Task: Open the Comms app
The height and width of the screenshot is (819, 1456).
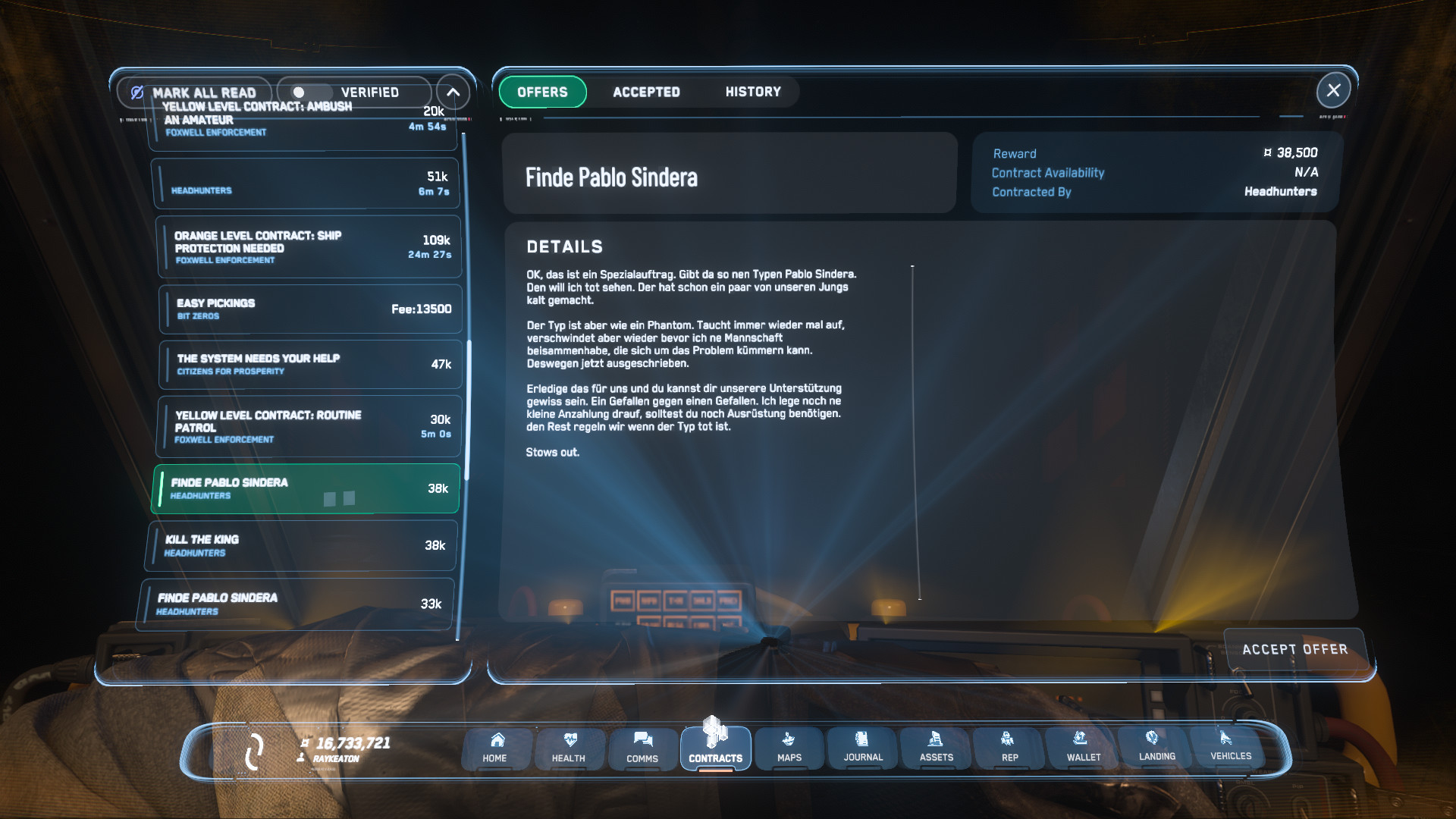Action: pos(642,748)
